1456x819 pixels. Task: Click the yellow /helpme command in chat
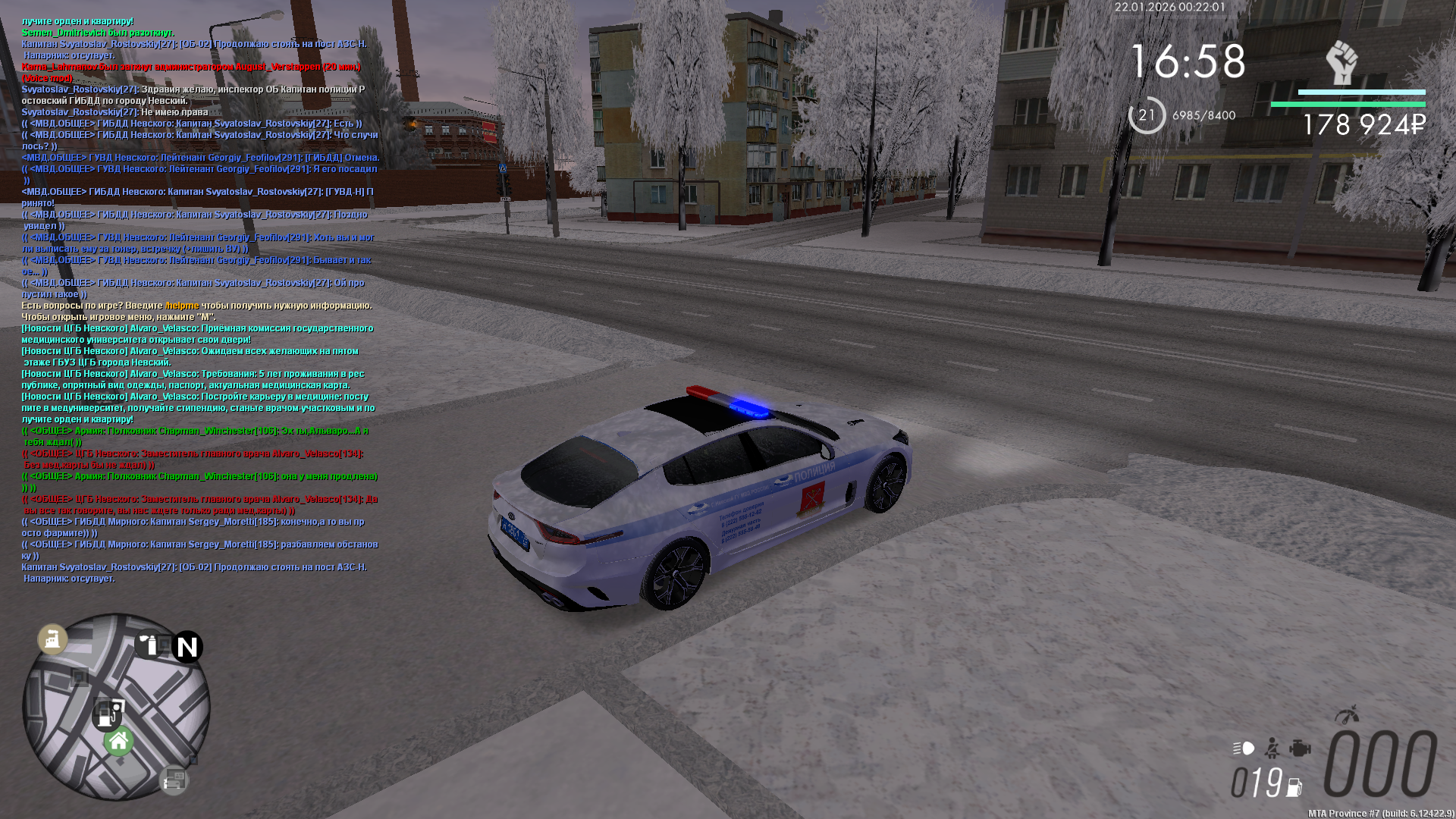[182, 306]
